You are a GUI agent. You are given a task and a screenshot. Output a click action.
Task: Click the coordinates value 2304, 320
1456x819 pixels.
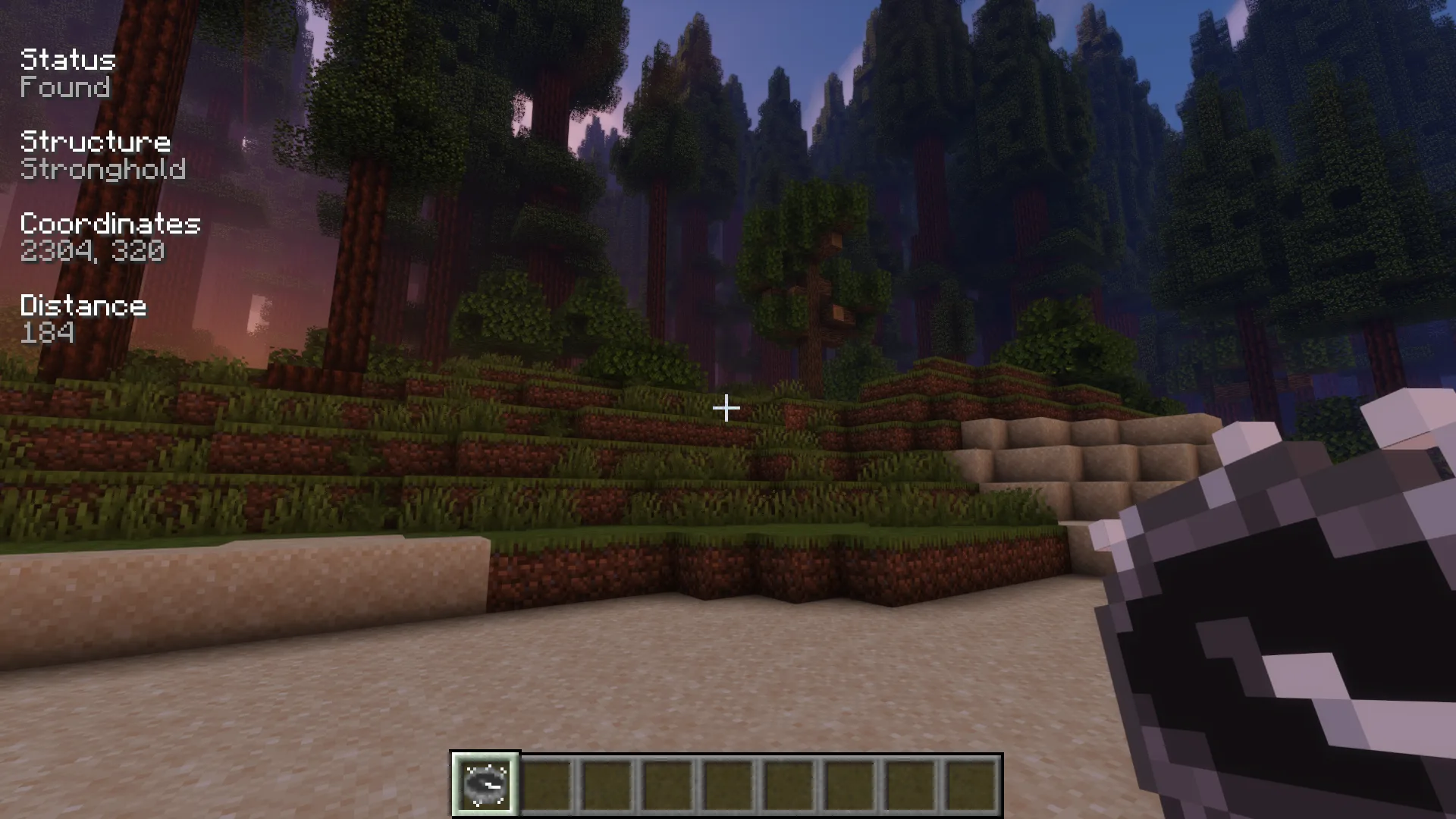point(92,250)
